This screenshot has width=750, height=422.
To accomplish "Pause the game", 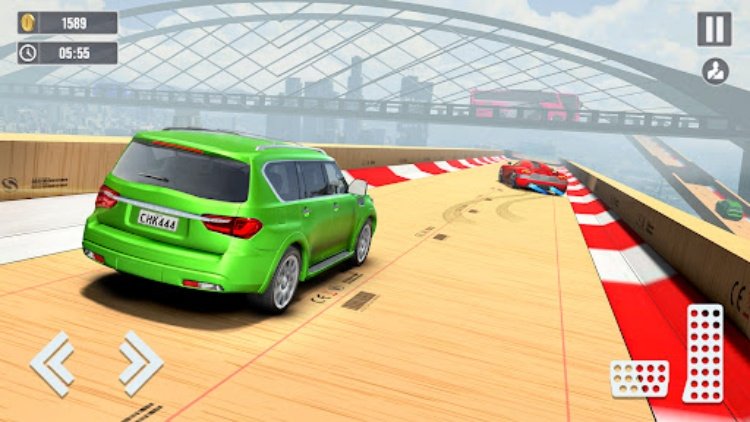I will 714,29.
